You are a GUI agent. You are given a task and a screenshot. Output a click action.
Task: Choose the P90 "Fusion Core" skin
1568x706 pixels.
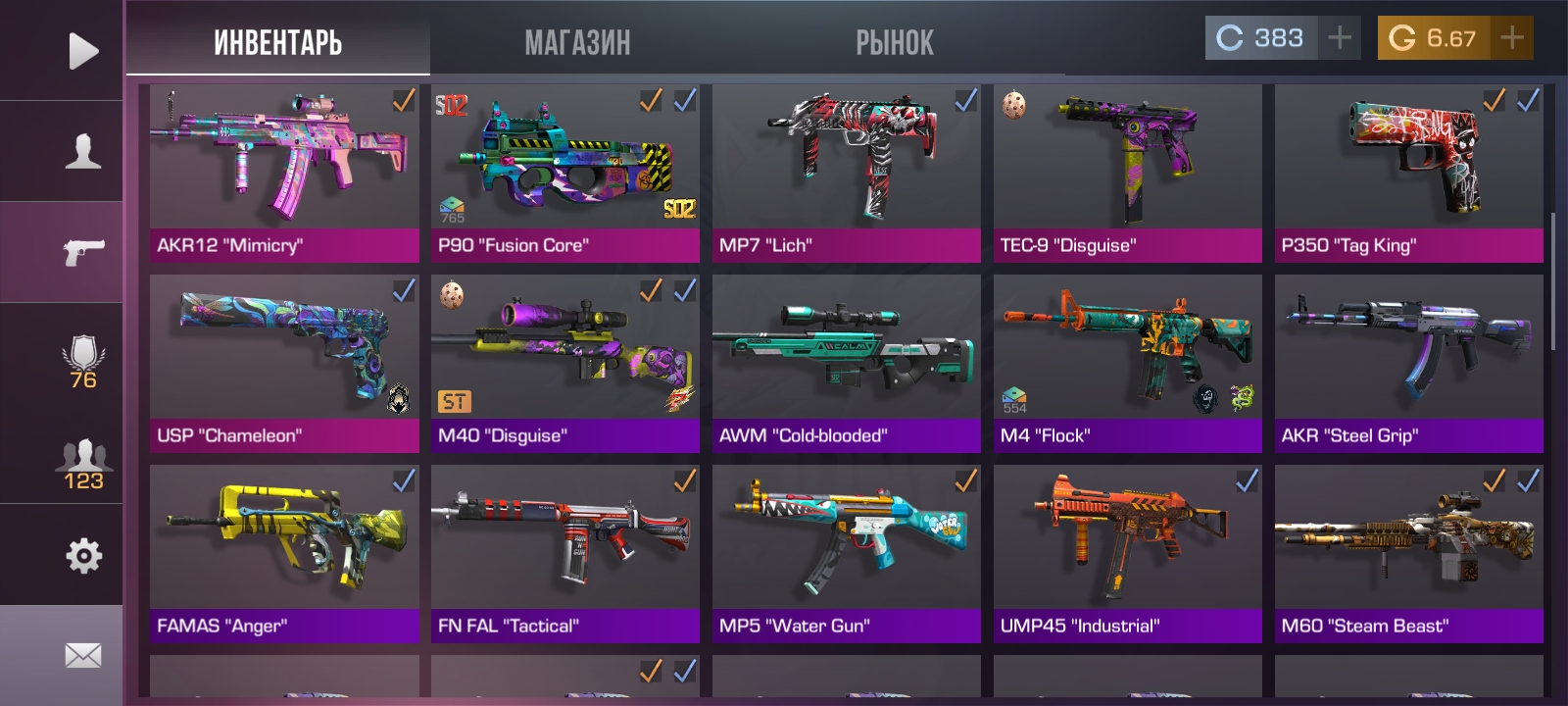(565, 173)
